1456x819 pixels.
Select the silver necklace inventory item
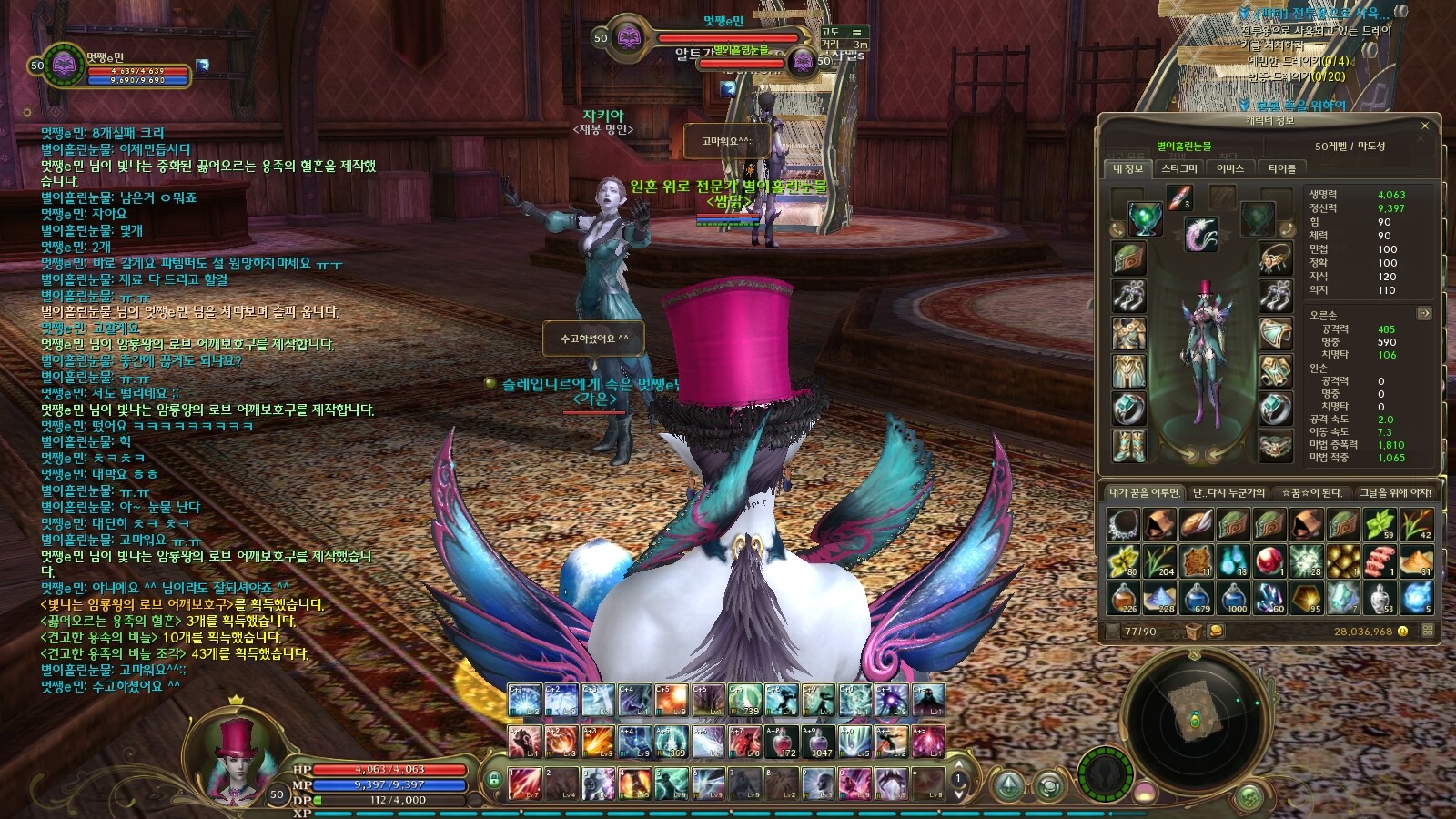pyautogui.click(x=1124, y=525)
